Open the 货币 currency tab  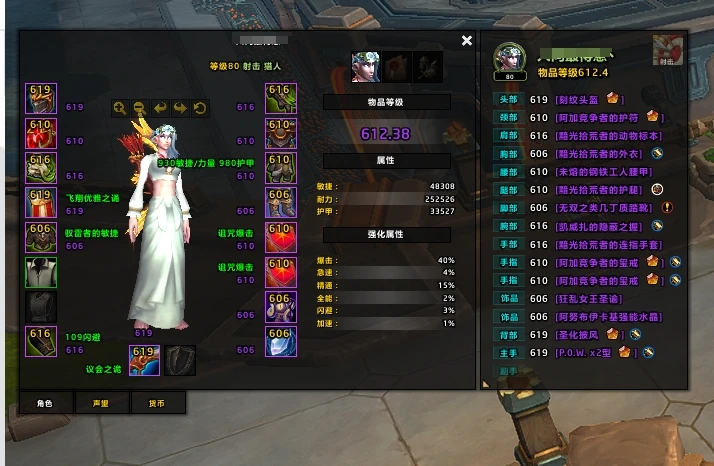158,403
